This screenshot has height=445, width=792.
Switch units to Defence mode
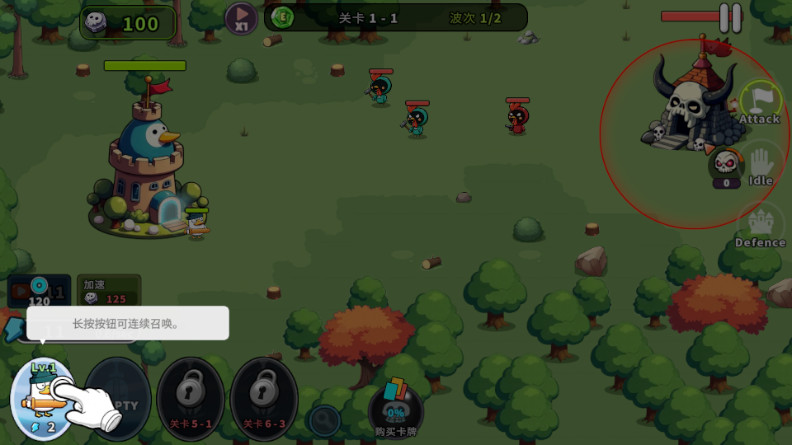pyautogui.click(x=760, y=227)
